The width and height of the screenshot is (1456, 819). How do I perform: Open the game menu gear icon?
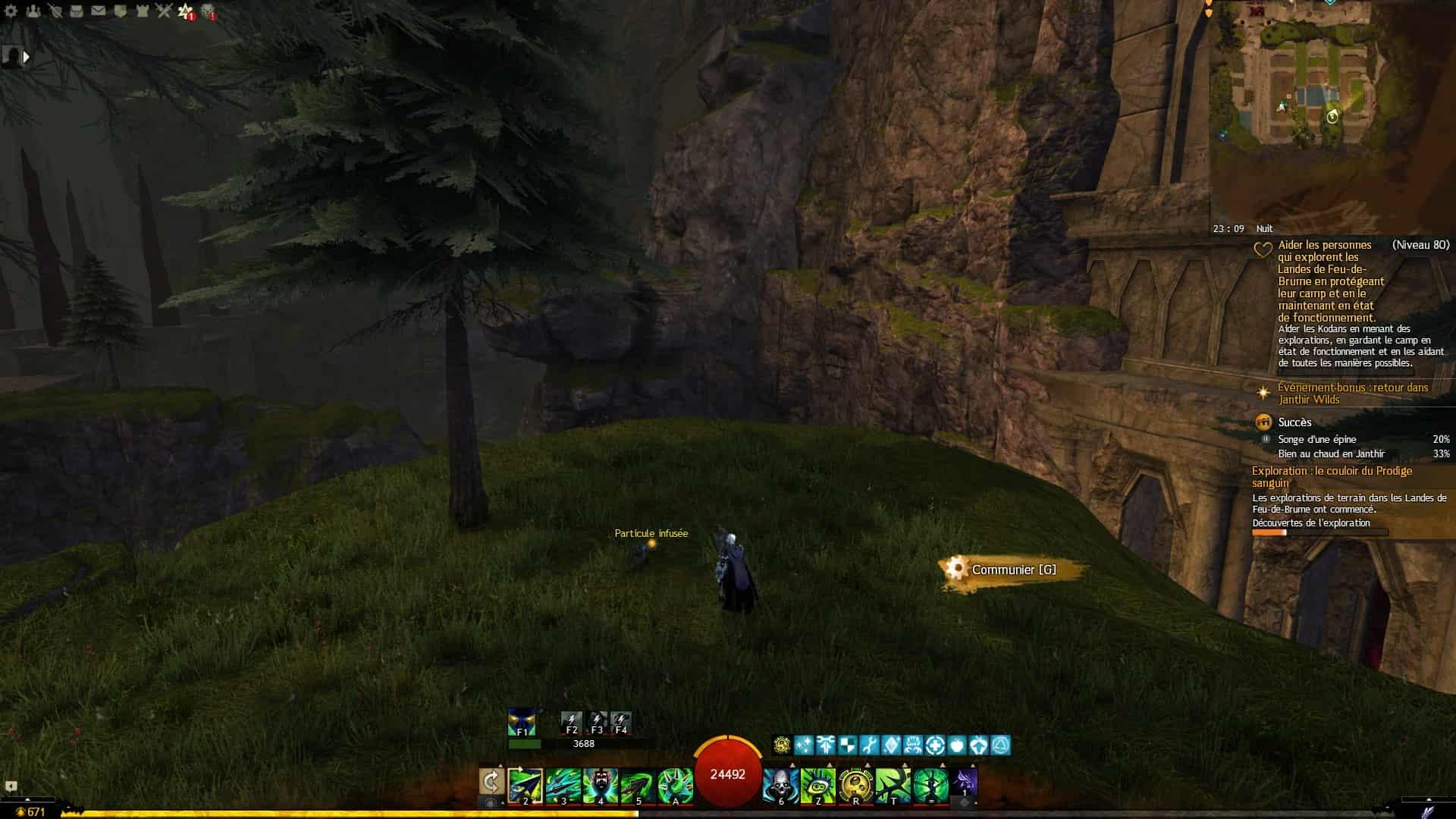coord(11,11)
